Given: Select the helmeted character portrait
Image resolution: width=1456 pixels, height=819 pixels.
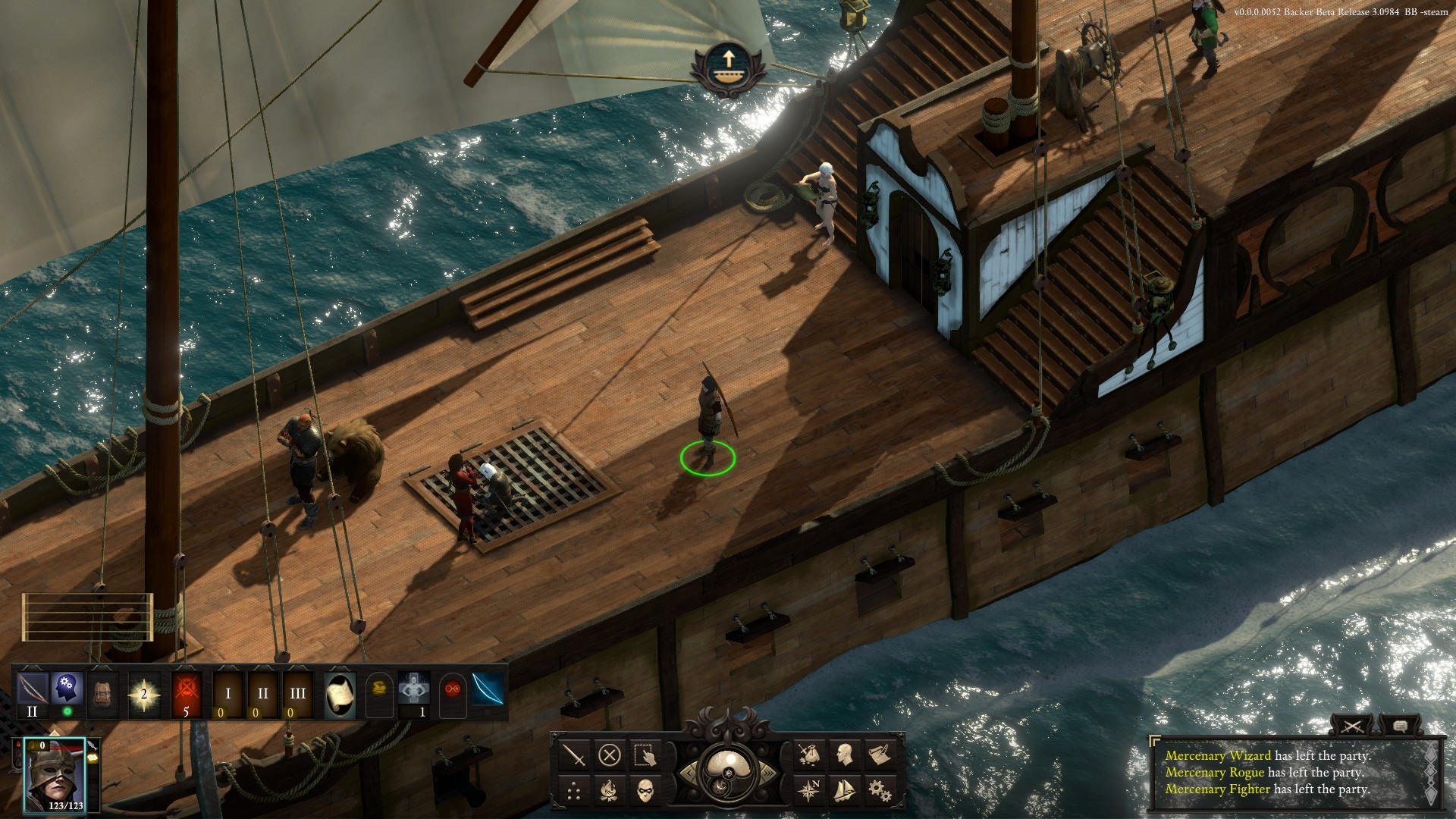Looking at the screenshot, I should tap(55, 773).
